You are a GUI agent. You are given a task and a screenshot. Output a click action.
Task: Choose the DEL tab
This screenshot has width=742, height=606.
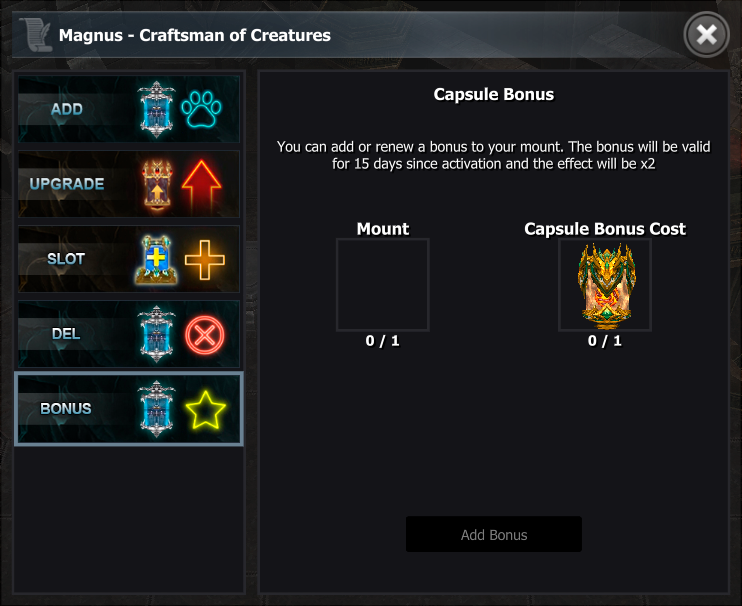[x=128, y=334]
